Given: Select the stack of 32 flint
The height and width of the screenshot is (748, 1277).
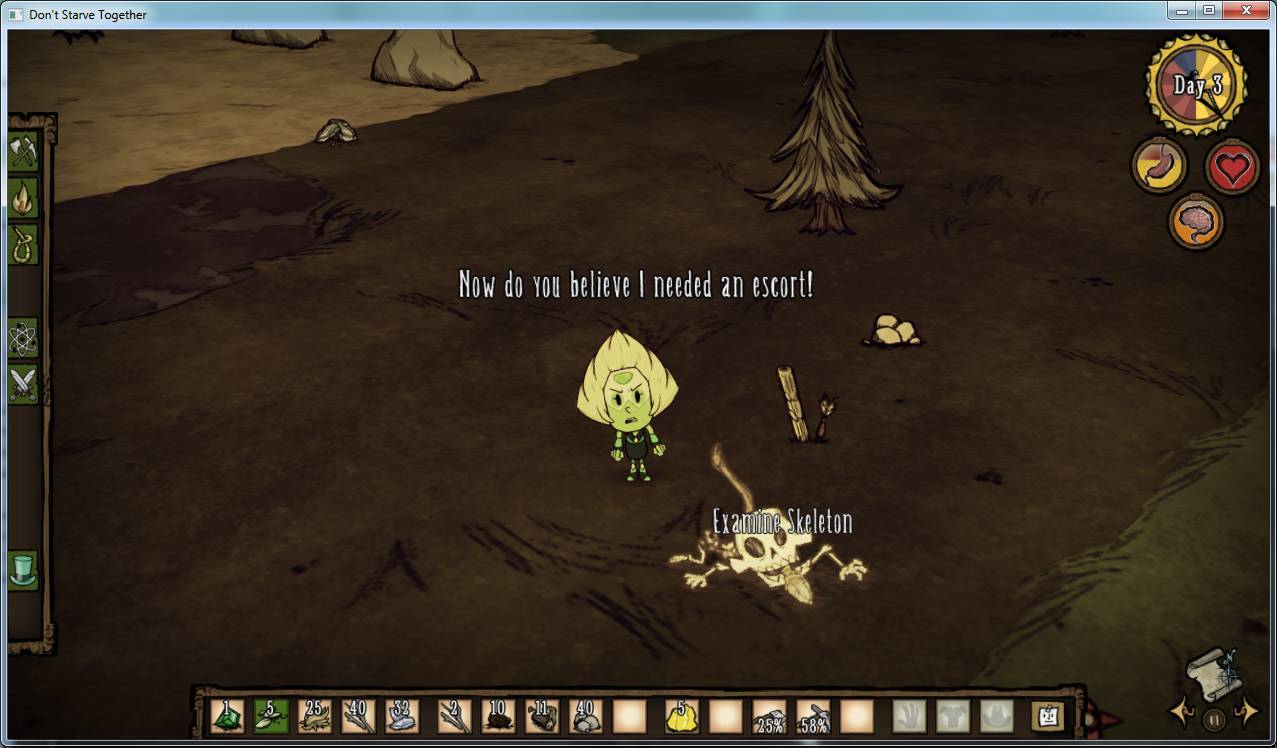Looking at the screenshot, I should pos(401,716).
